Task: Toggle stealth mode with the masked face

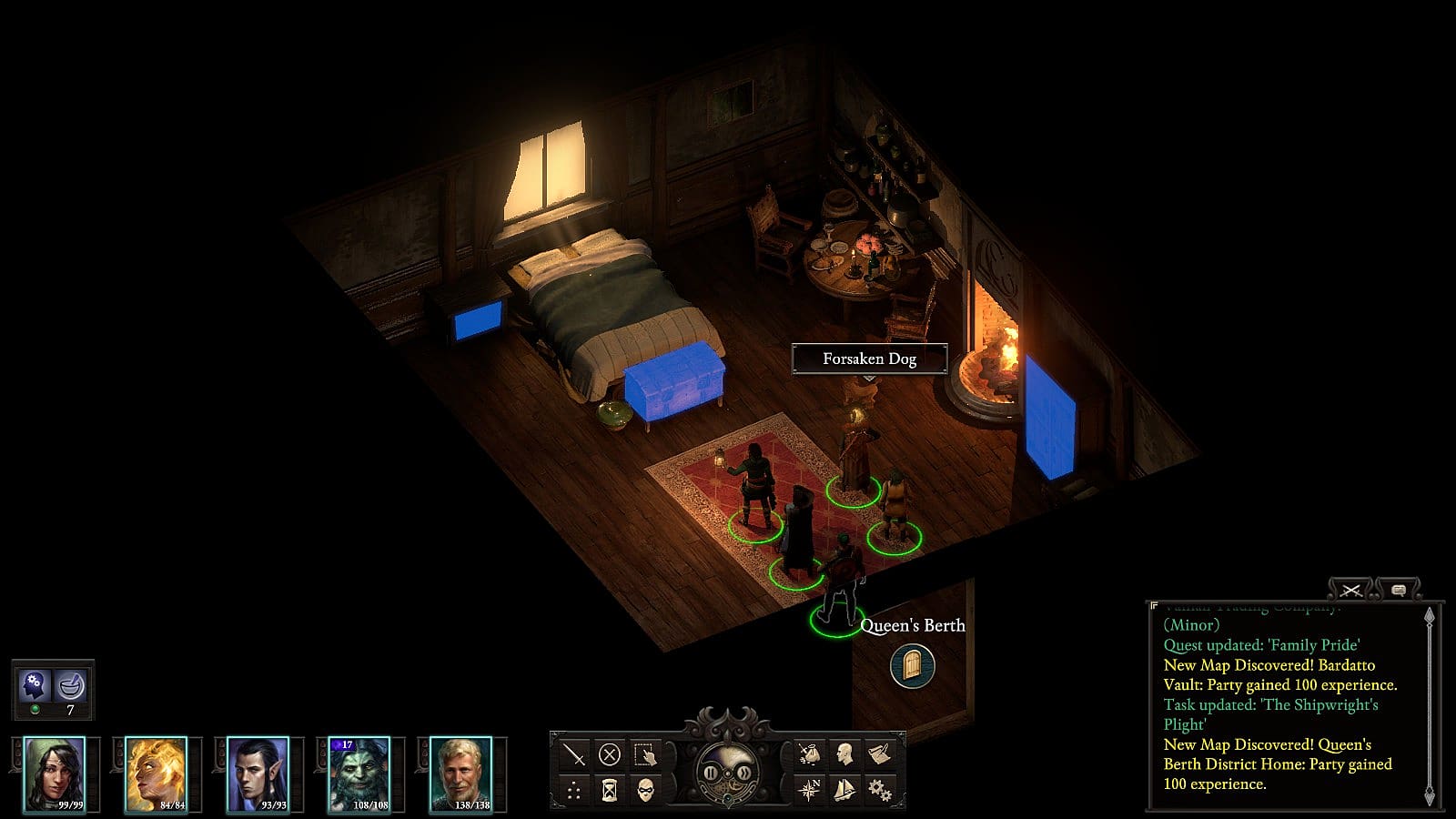Action: [645, 790]
